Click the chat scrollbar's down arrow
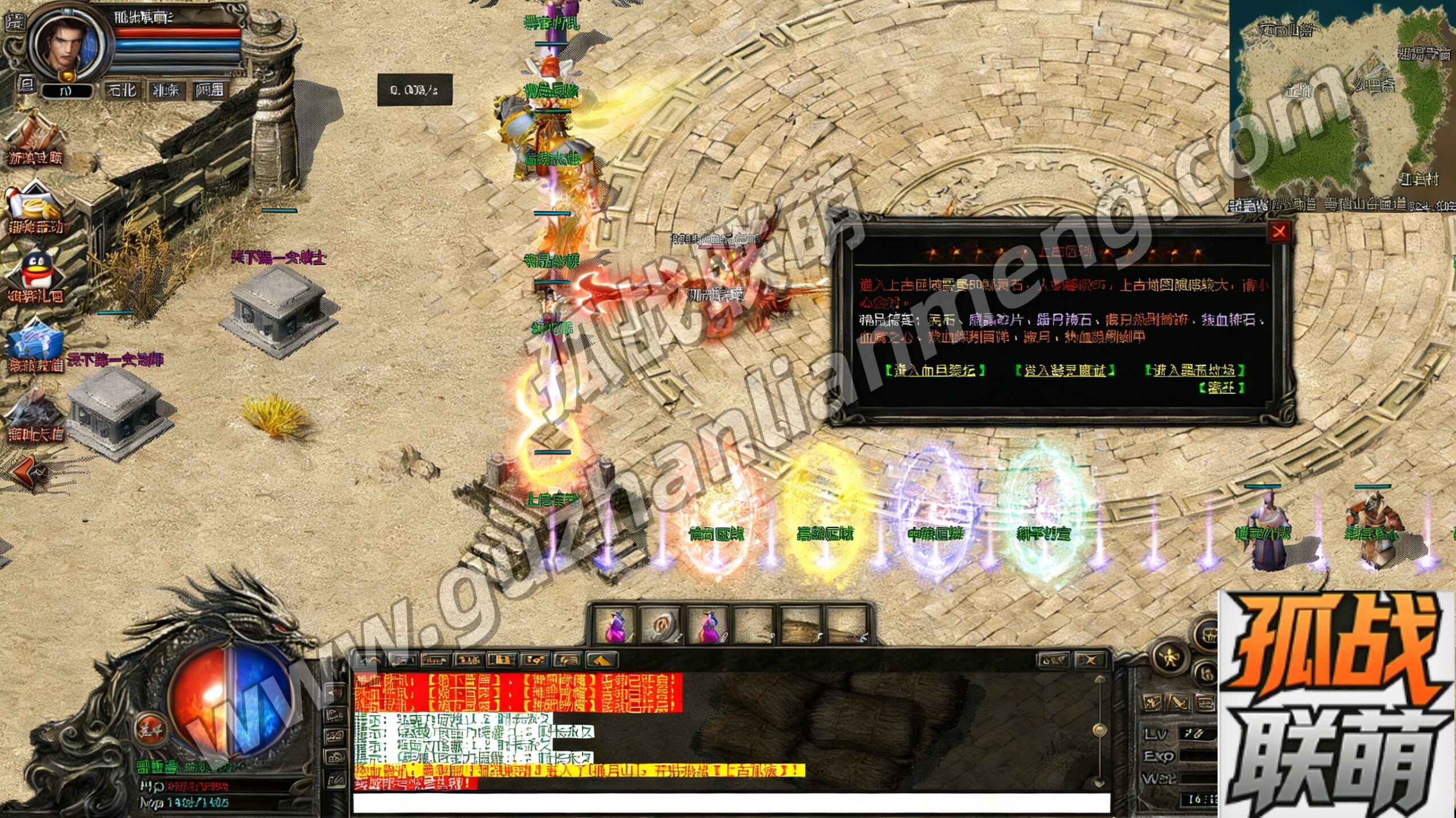Image resolution: width=1456 pixels, height=818 pixels. pos(1099,783)
